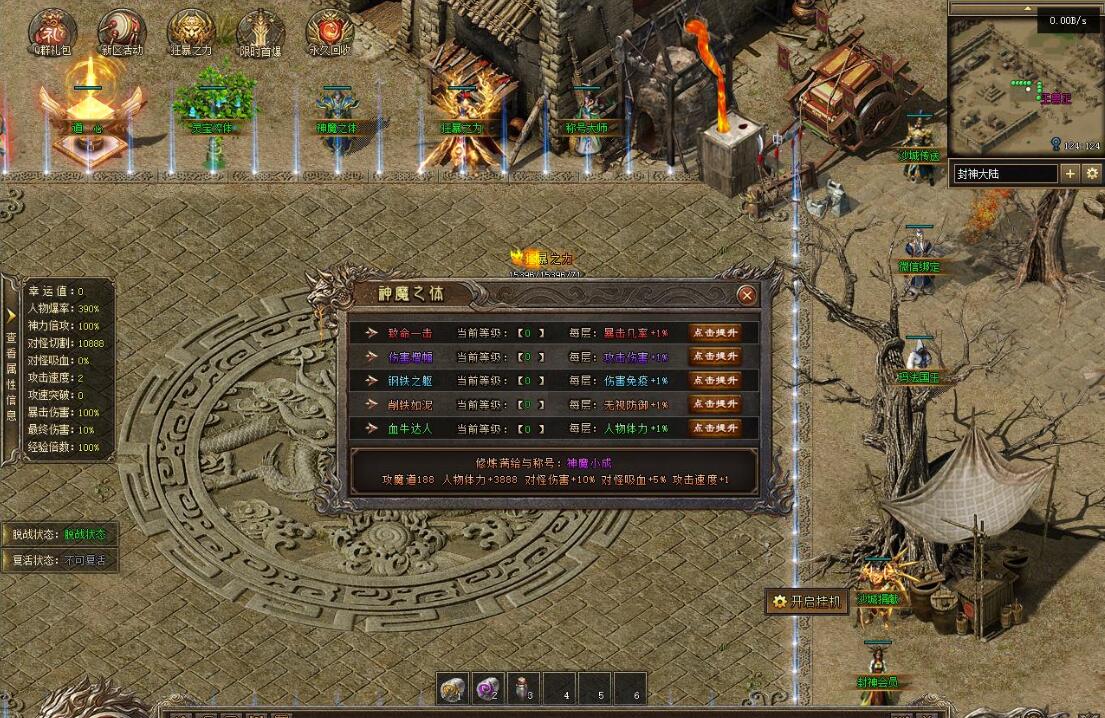Use the scroll in hotbar slot 1
The image size is (1105, 718).
(455, 688)
